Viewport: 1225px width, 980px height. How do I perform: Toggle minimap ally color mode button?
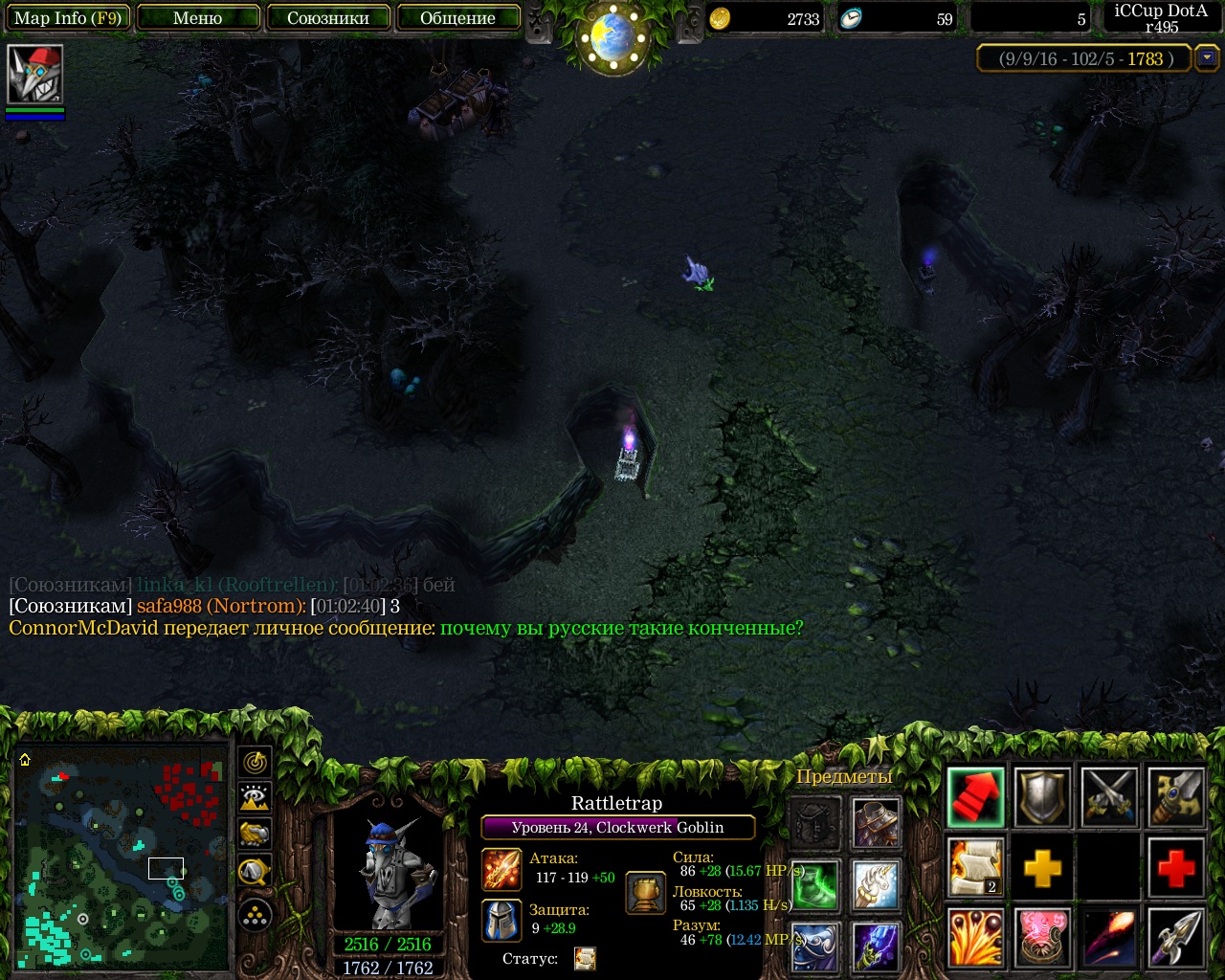point(256,834)
